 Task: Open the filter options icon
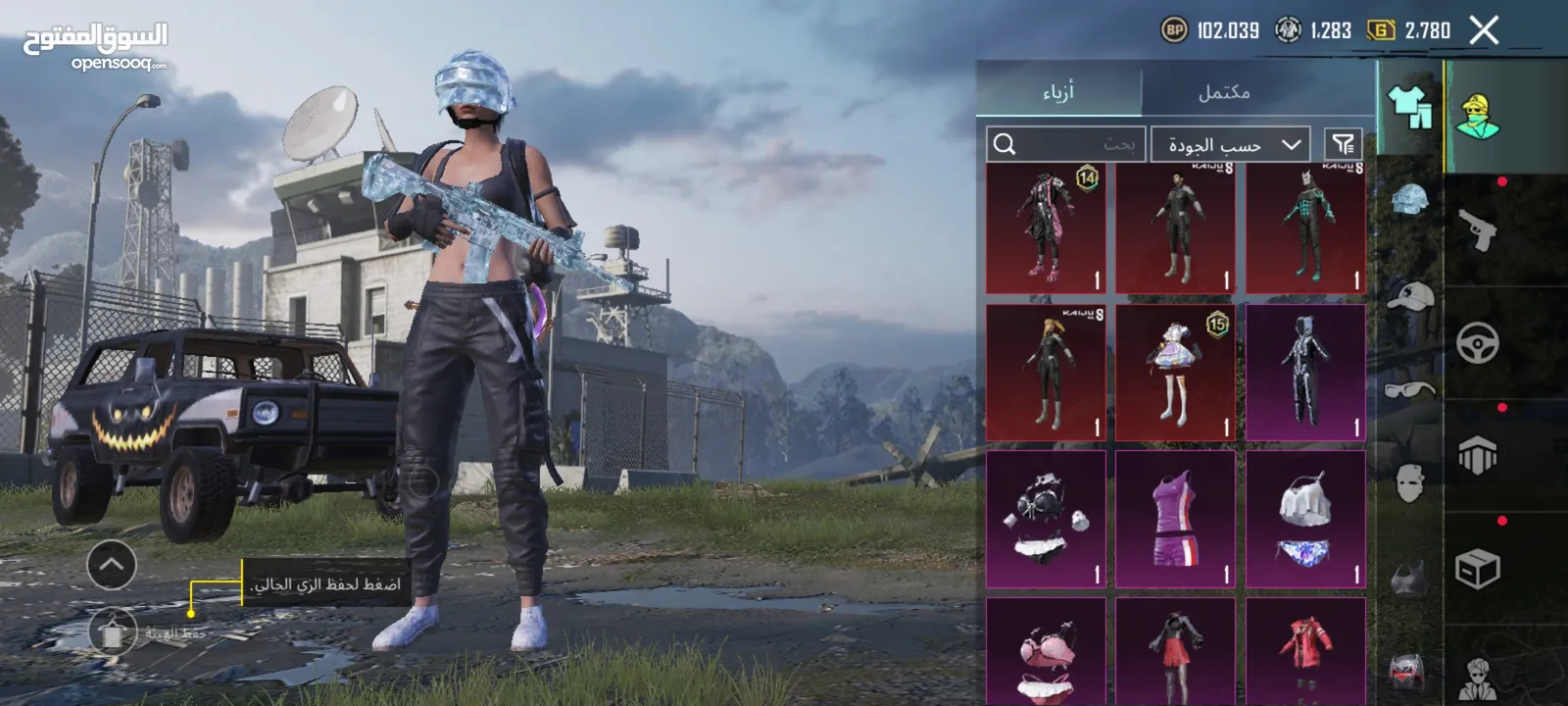click(1343, 145)
